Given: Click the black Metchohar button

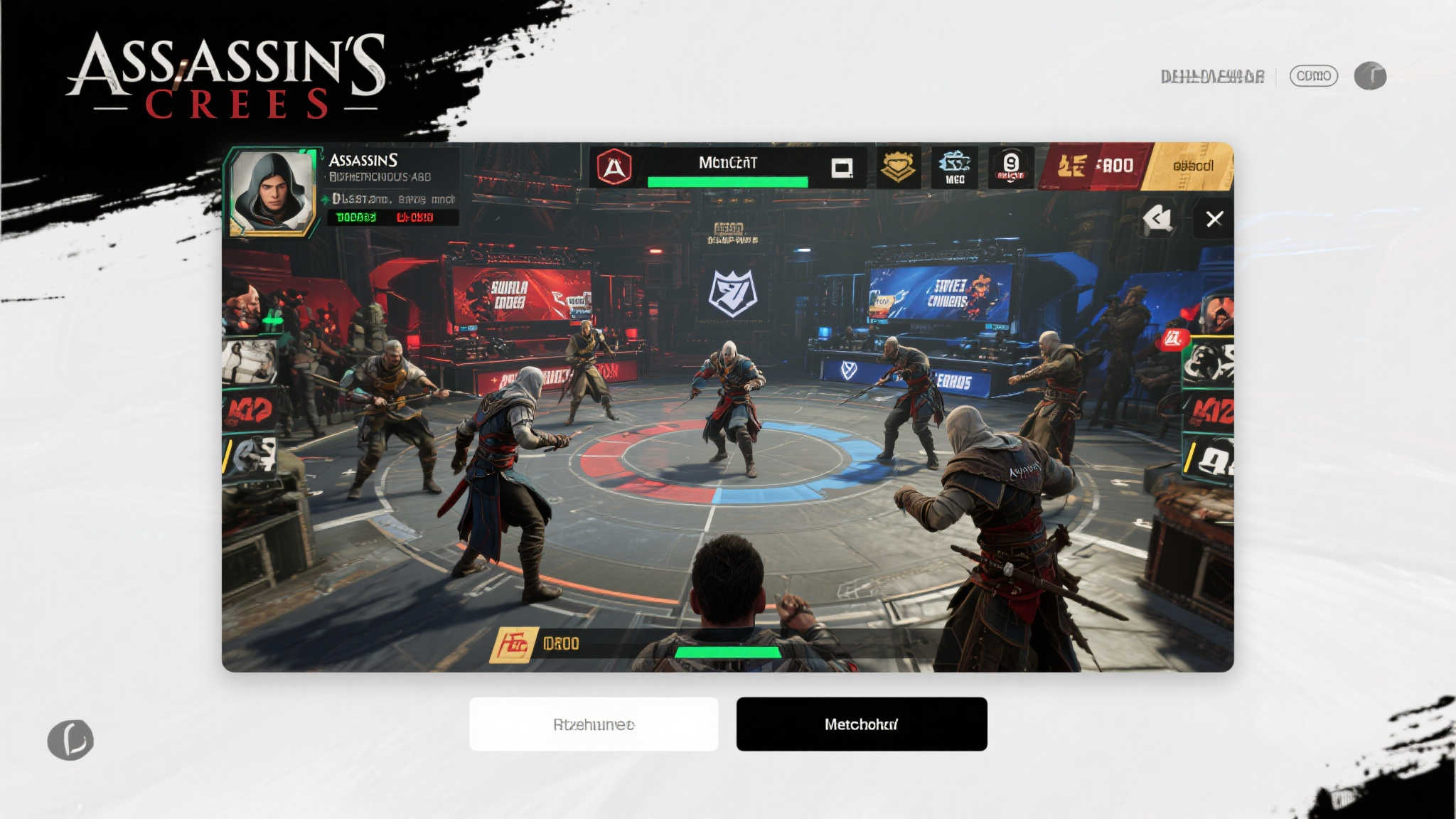Looking at the screenshot, I should click(861, 724).
